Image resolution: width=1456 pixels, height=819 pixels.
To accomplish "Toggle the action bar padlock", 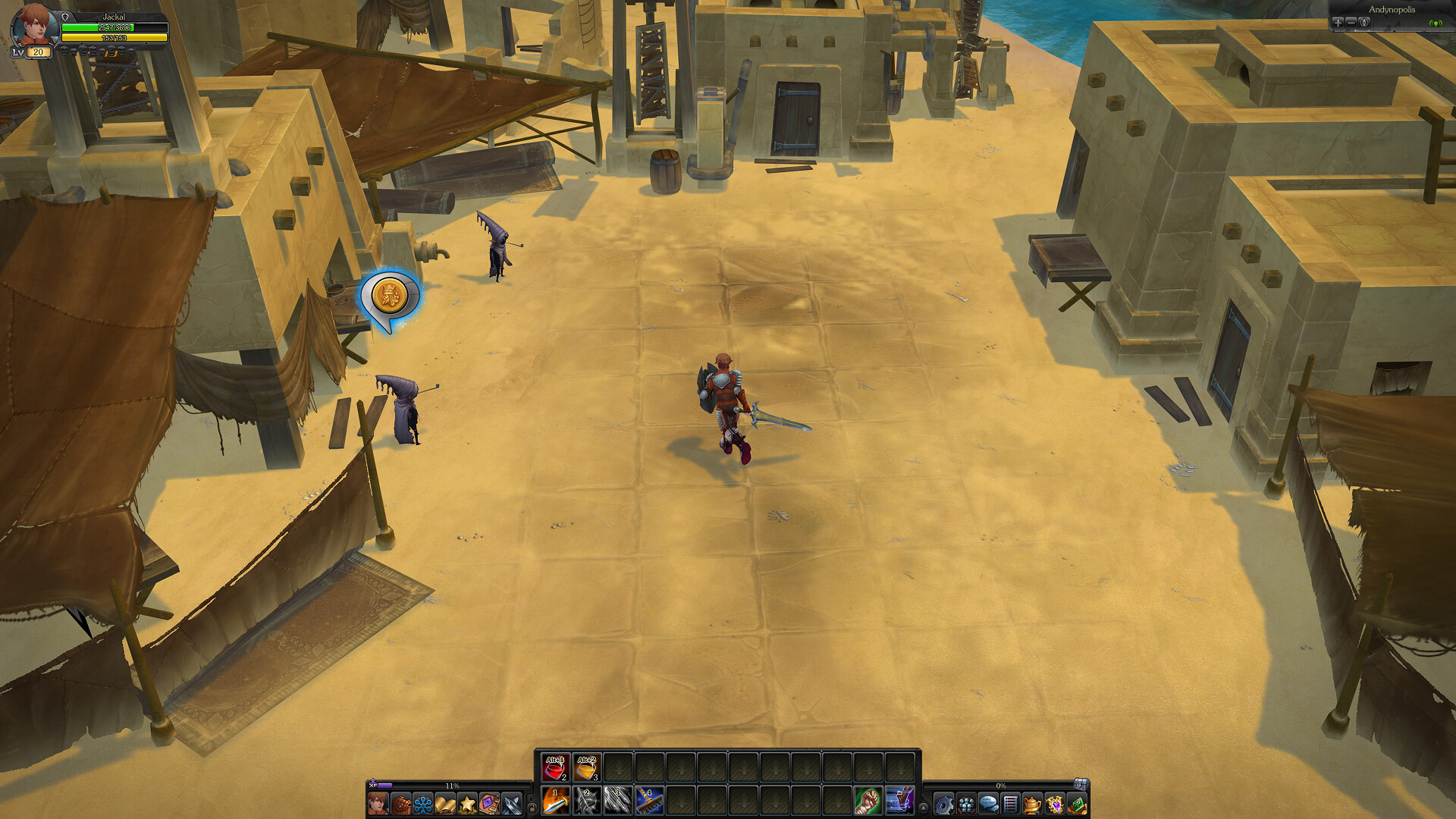I will pos(532,808).
